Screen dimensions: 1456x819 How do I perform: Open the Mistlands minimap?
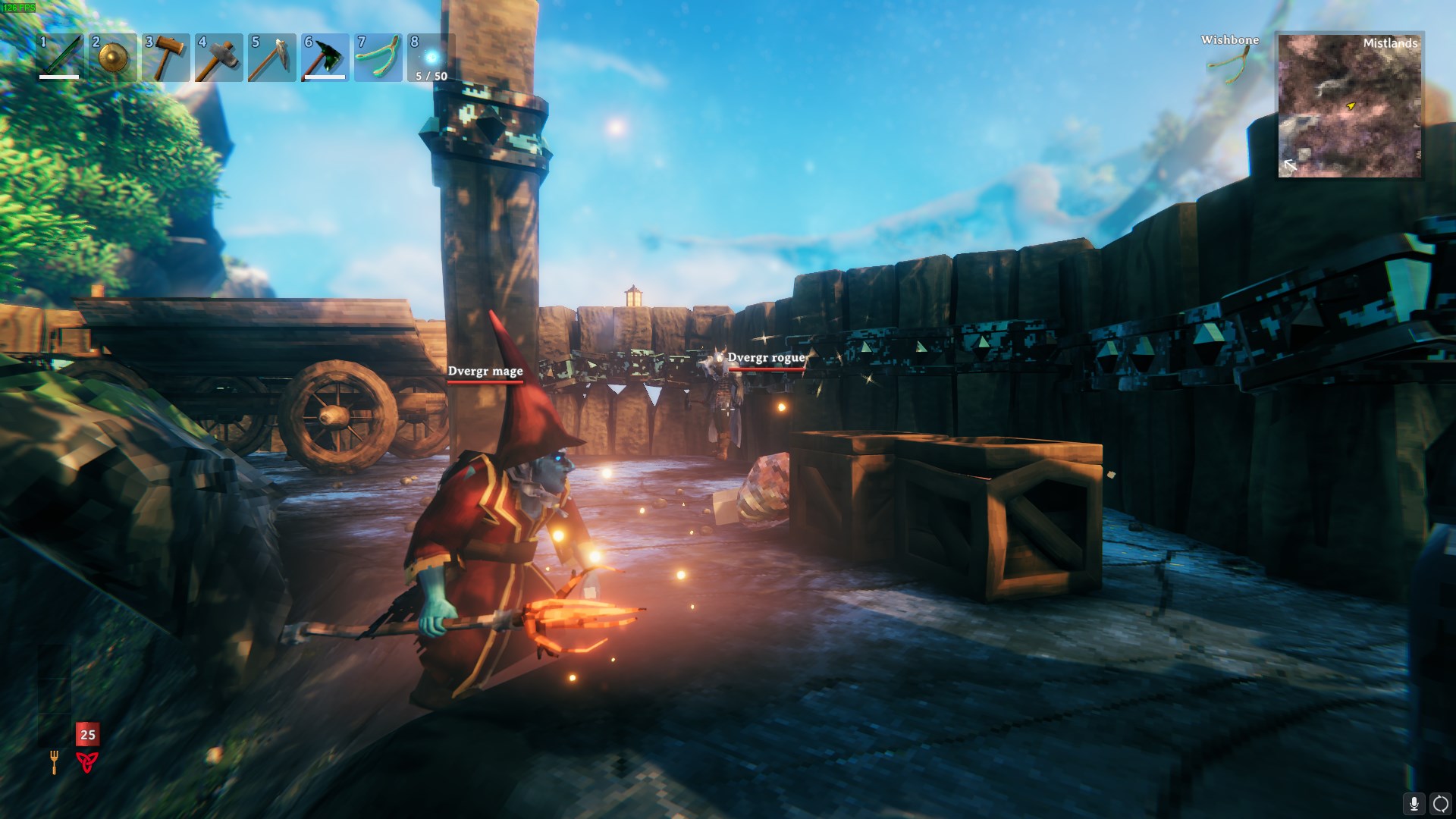(x=1349, y=105)
